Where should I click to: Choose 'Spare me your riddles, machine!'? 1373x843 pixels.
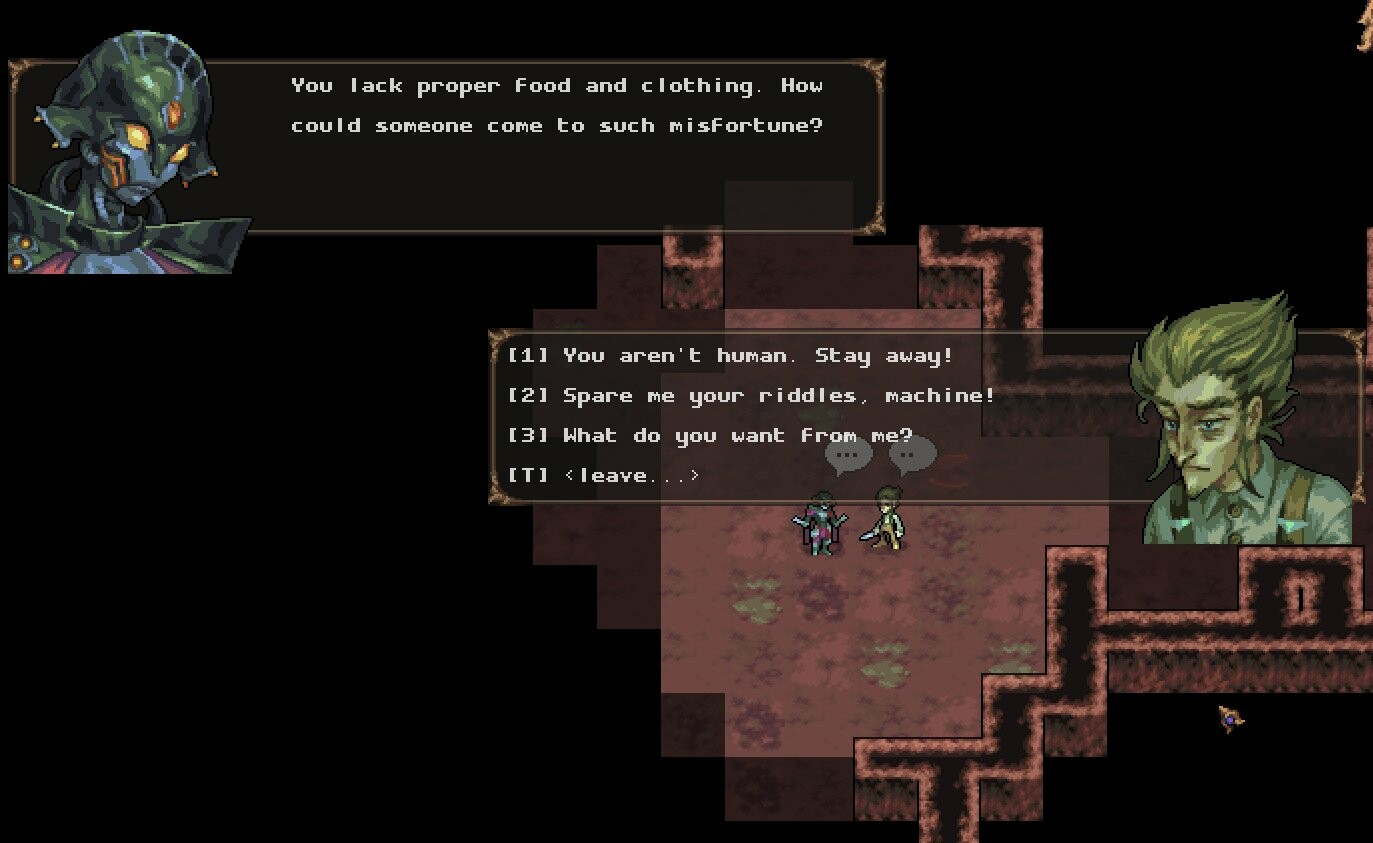point(755,395)
